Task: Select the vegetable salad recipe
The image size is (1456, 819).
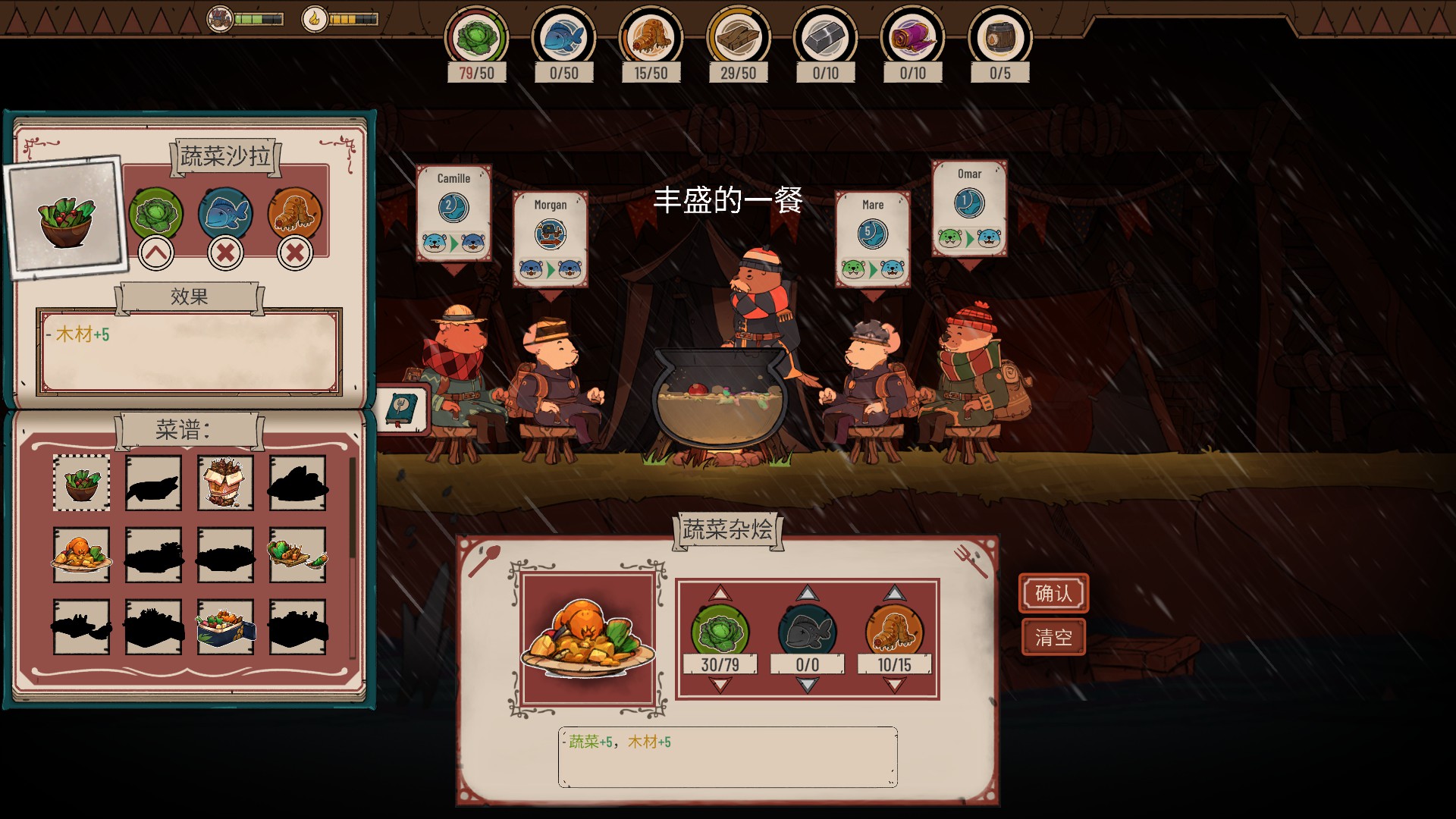Action: [81, 482]
